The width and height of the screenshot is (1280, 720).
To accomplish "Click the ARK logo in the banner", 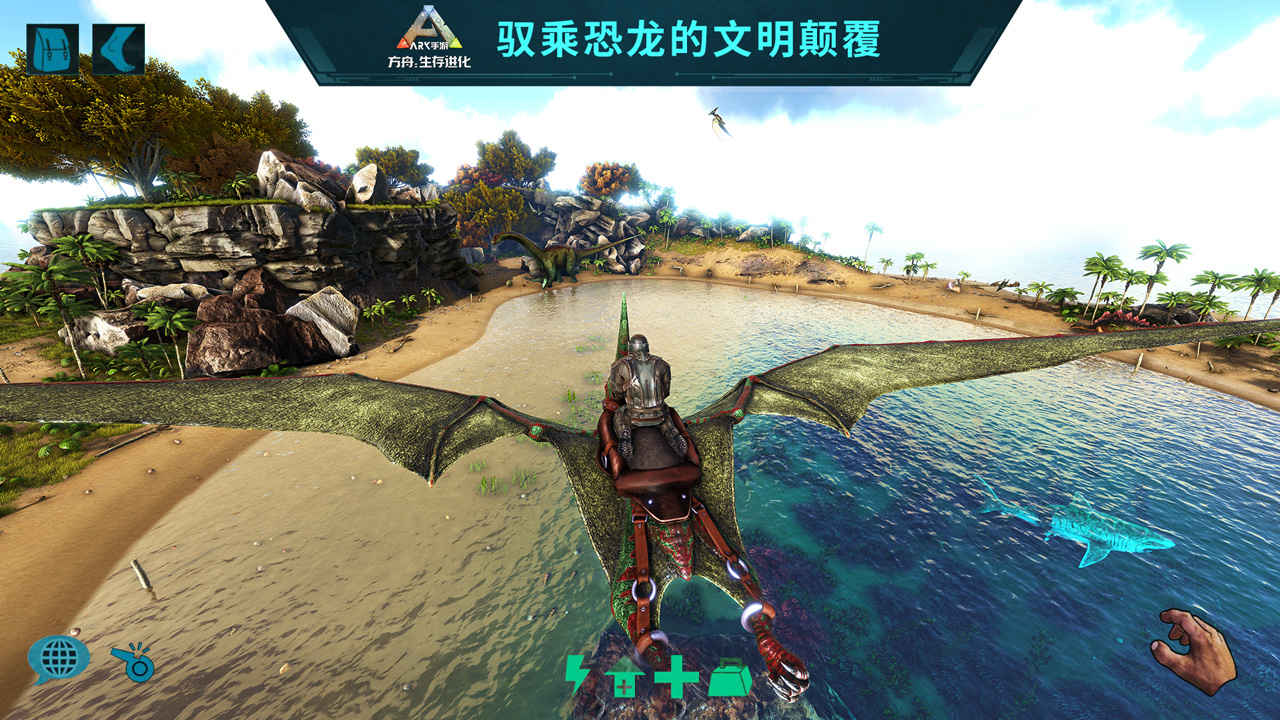I will pyautogui.click(x=430, y=30).
